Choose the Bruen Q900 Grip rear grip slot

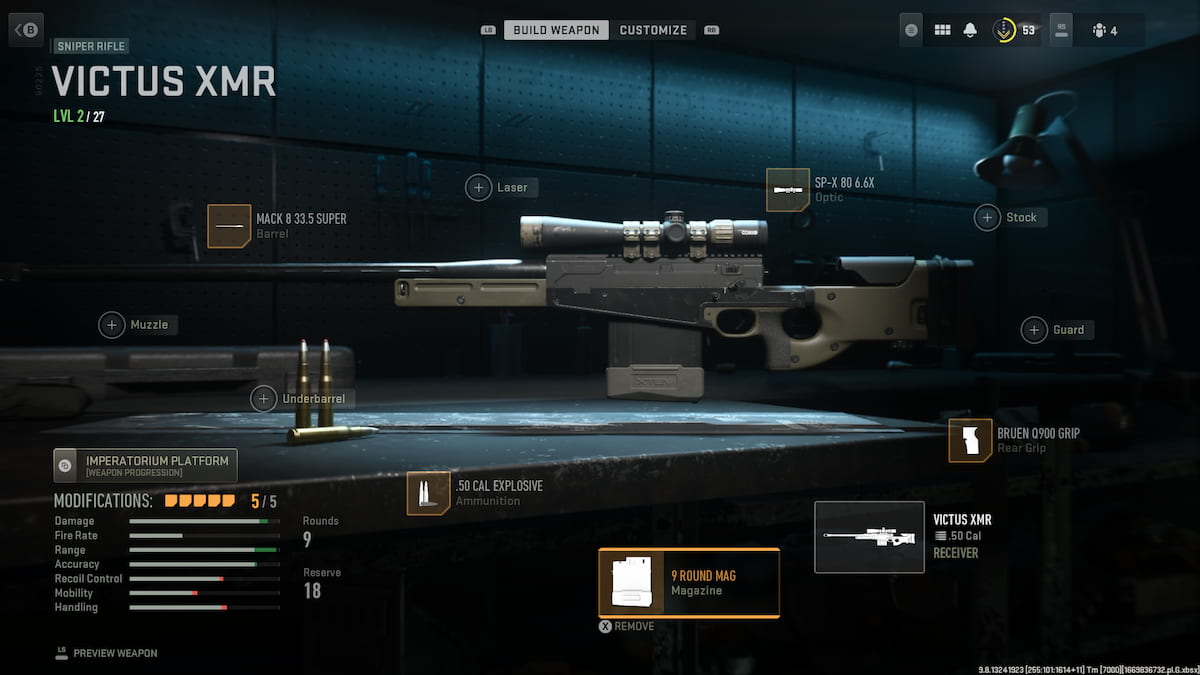pyautogui.click(x=970, y=441)
